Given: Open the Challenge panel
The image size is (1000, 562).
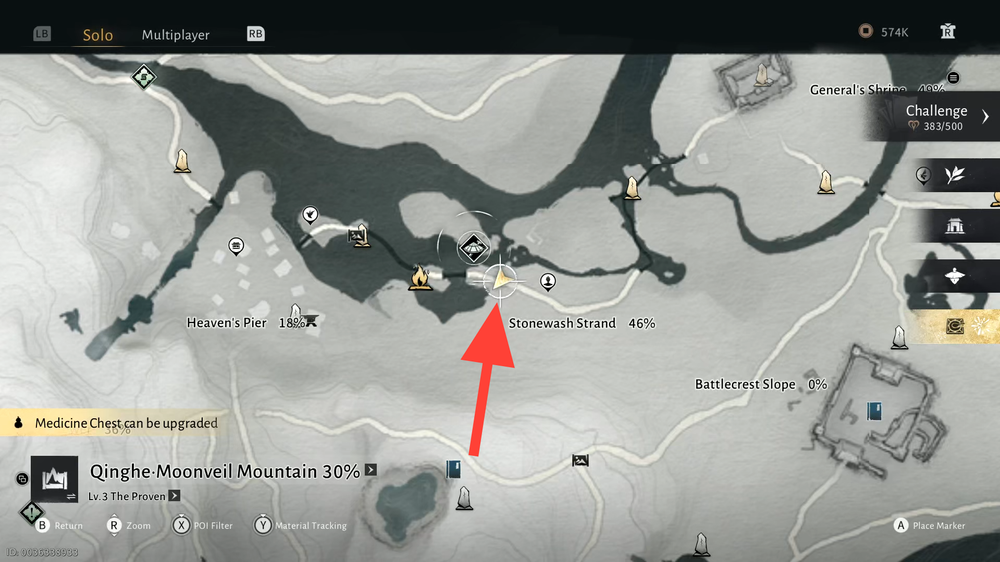Looking at the screenshot, I should pos(937,117).
